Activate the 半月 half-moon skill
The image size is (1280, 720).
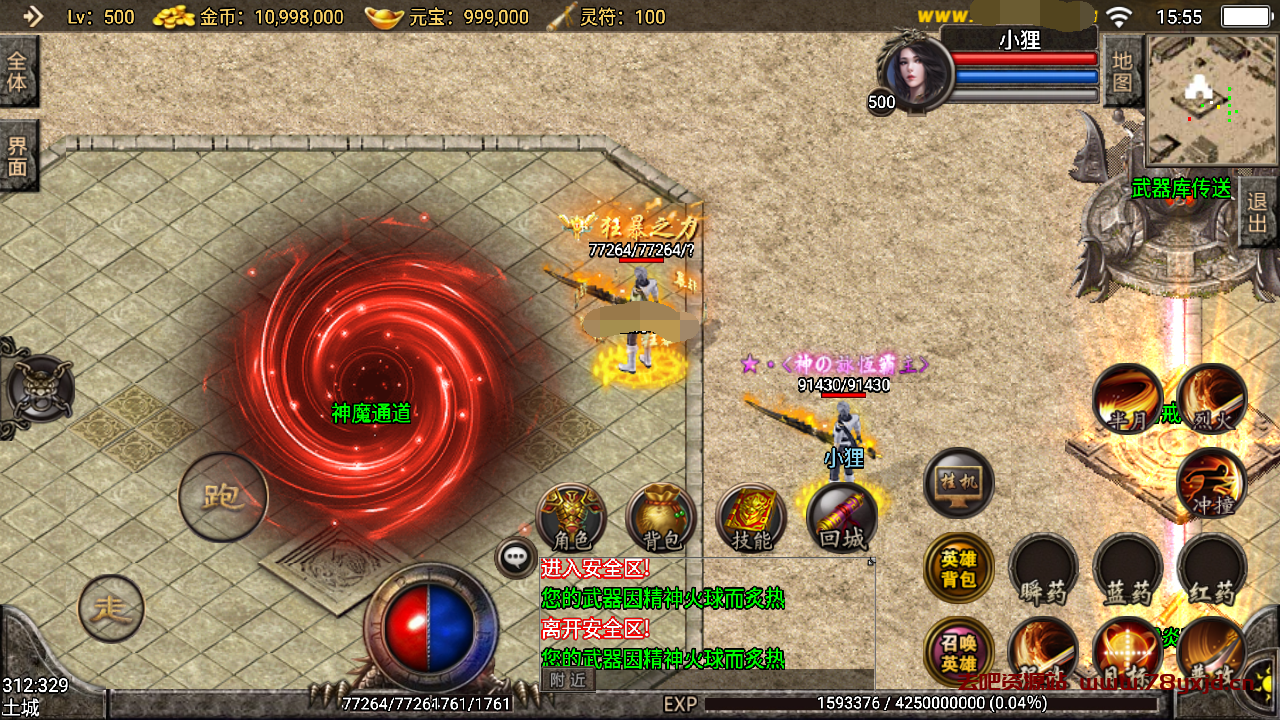coord(1127,398)
